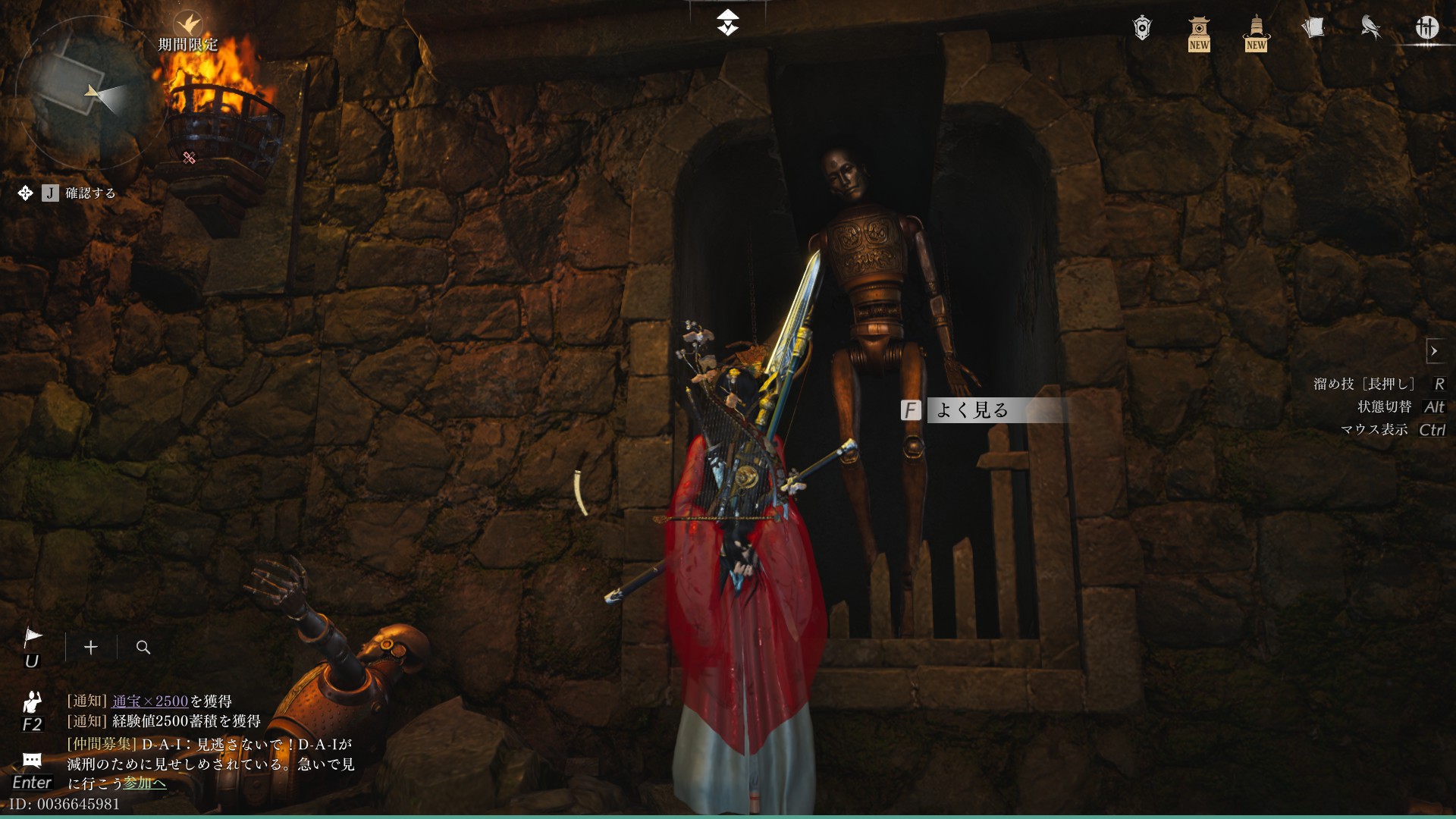This screenshot has height=819, width=1456.
Task: Click the white flag icon
Action: [33, 637]
